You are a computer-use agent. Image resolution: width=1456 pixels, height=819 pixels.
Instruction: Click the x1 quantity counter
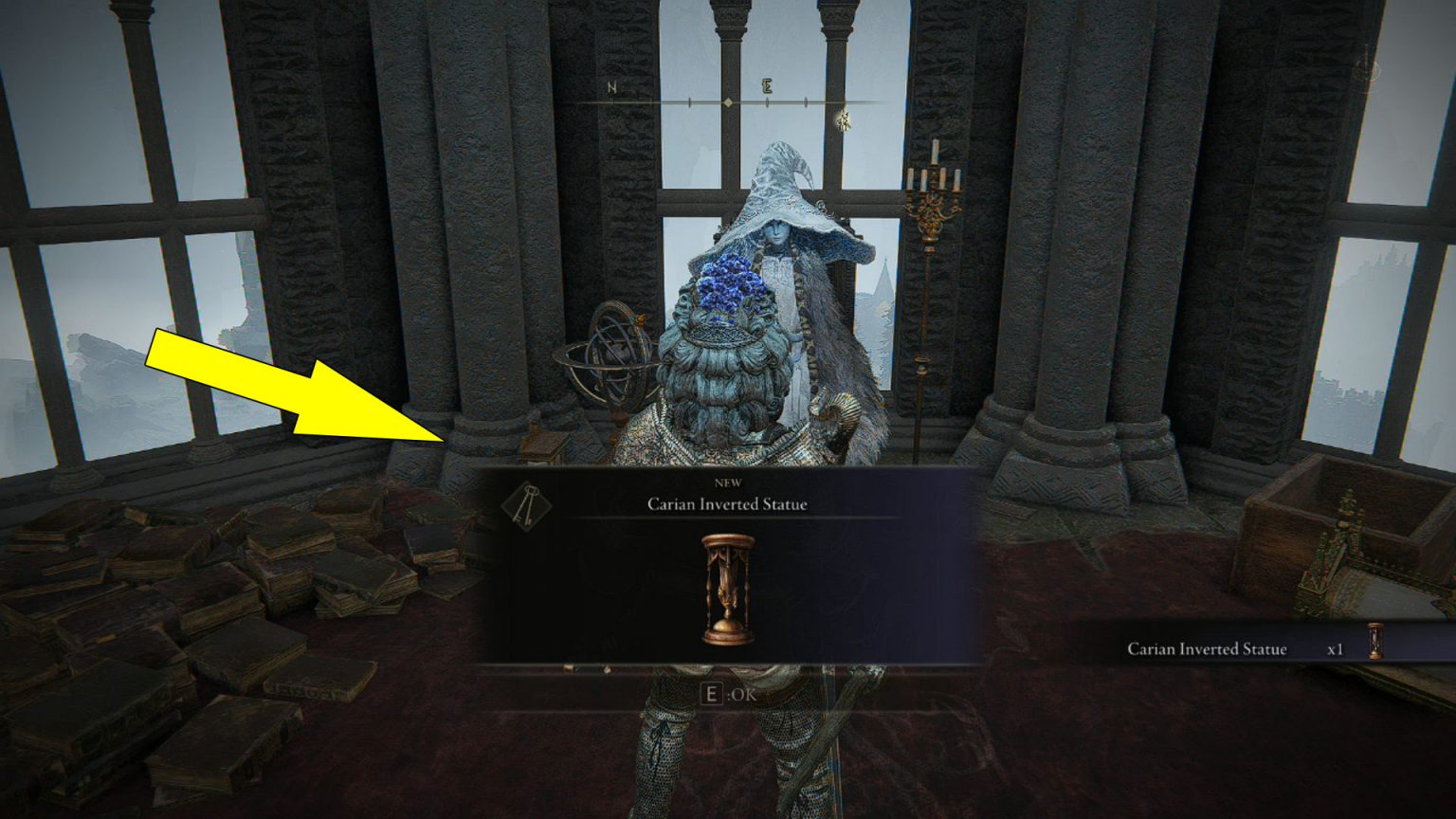(1336, 649)
